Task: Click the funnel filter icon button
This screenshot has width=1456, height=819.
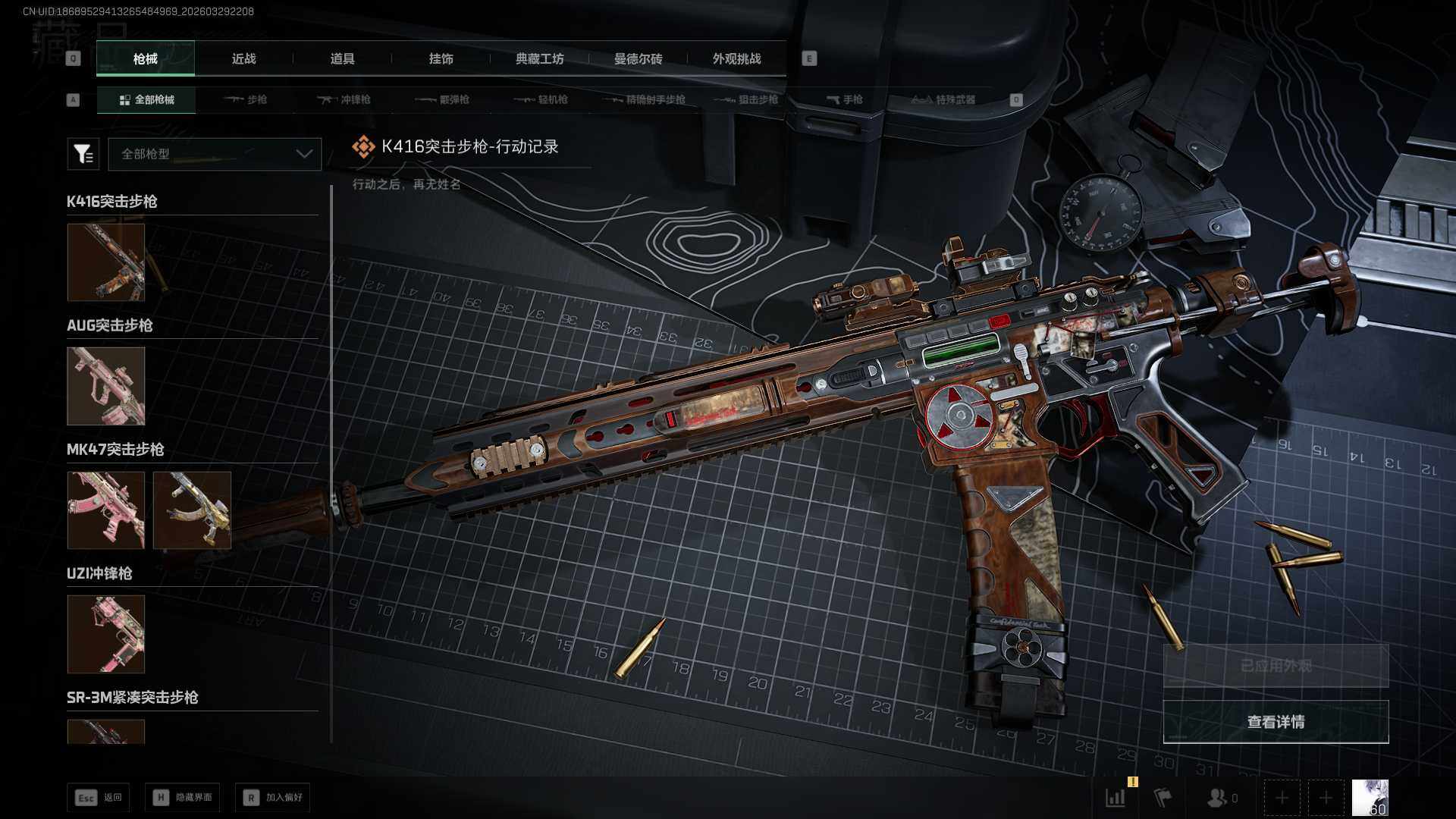Action: 83,154
